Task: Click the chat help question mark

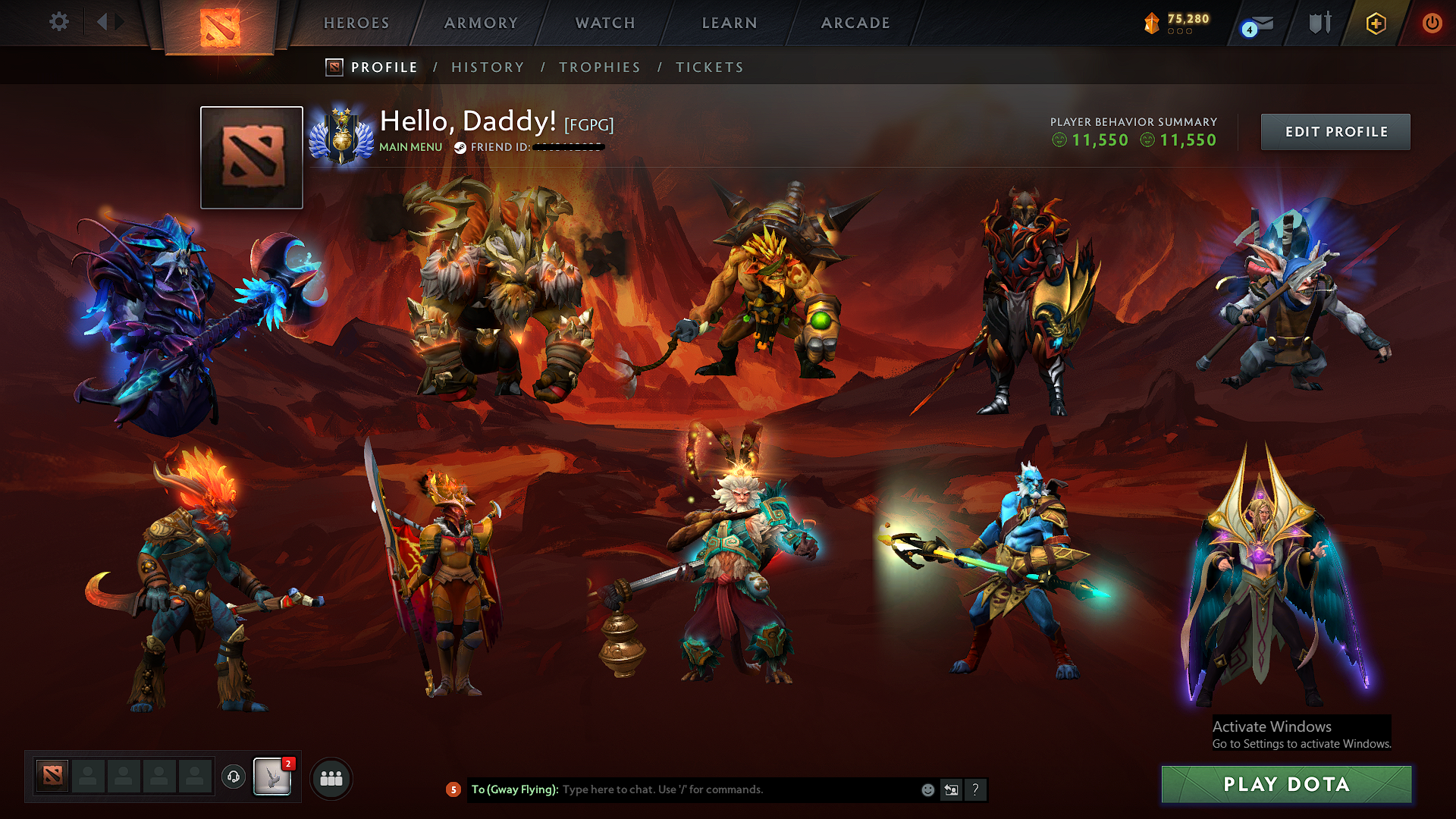Action: pyautogui.click(x=975, y=789)
